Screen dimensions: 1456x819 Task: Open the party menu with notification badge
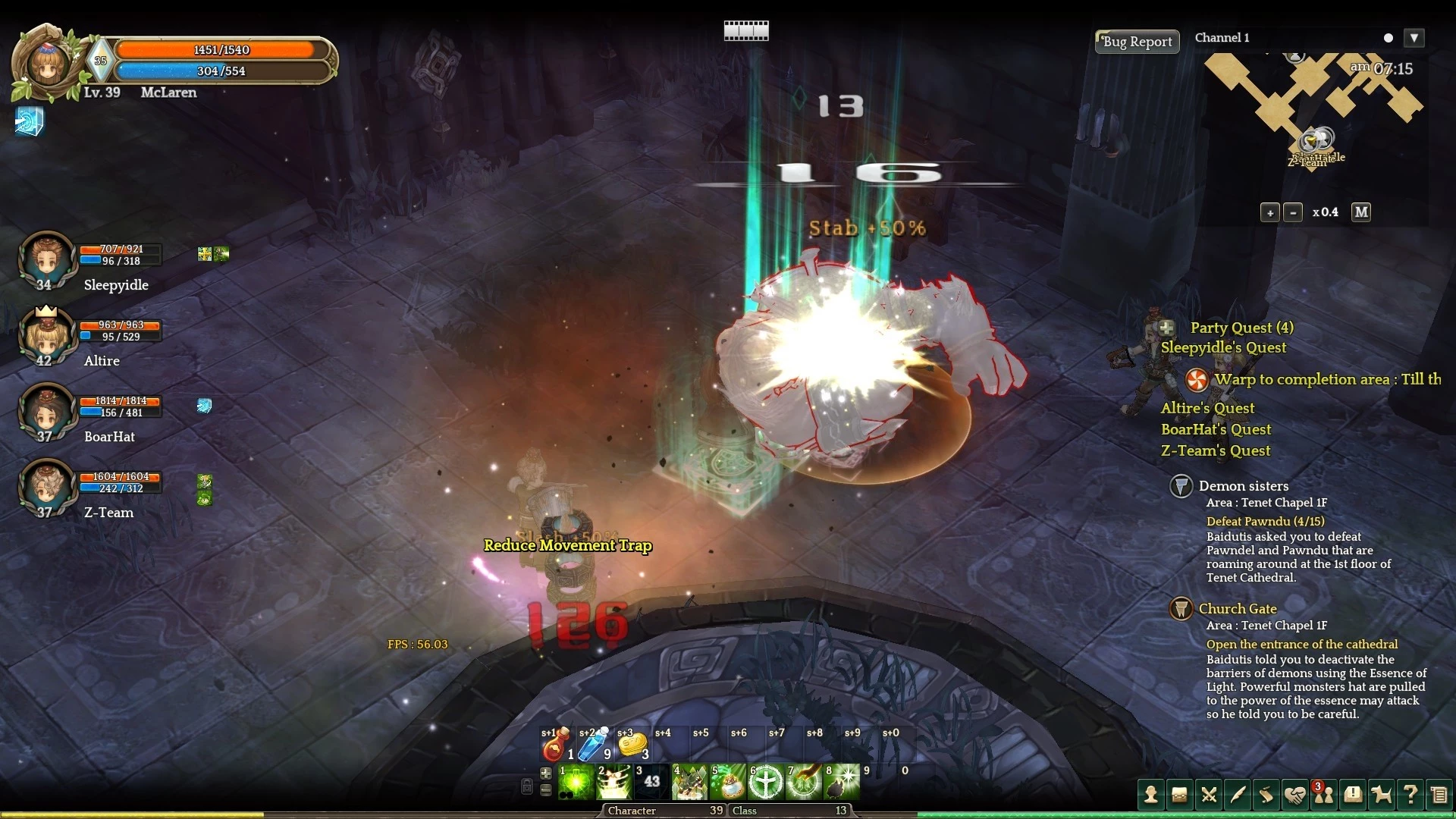click(1323, 795)
